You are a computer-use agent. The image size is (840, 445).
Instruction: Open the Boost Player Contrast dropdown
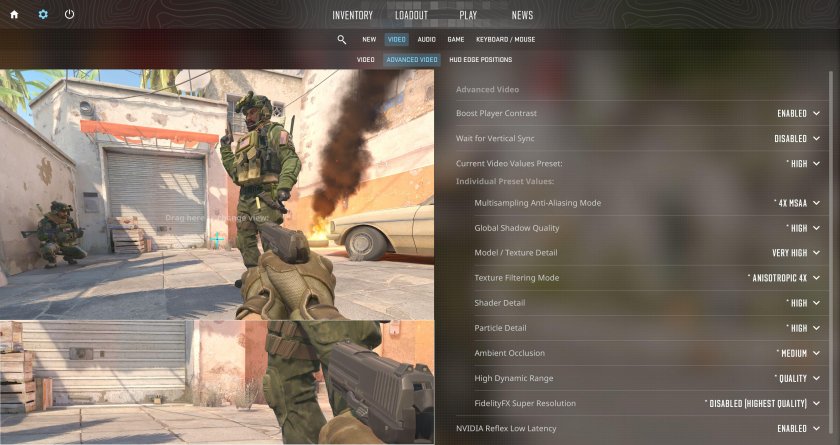tap(798, 114)
